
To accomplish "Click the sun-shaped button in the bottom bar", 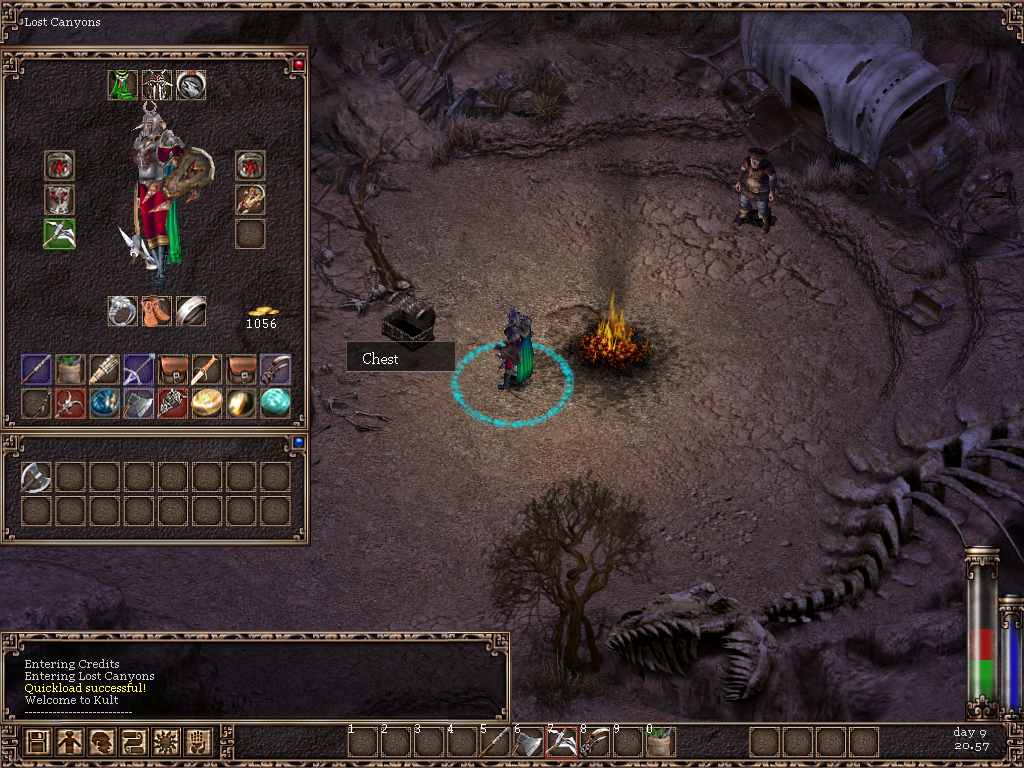I will [x=166, y=742].
